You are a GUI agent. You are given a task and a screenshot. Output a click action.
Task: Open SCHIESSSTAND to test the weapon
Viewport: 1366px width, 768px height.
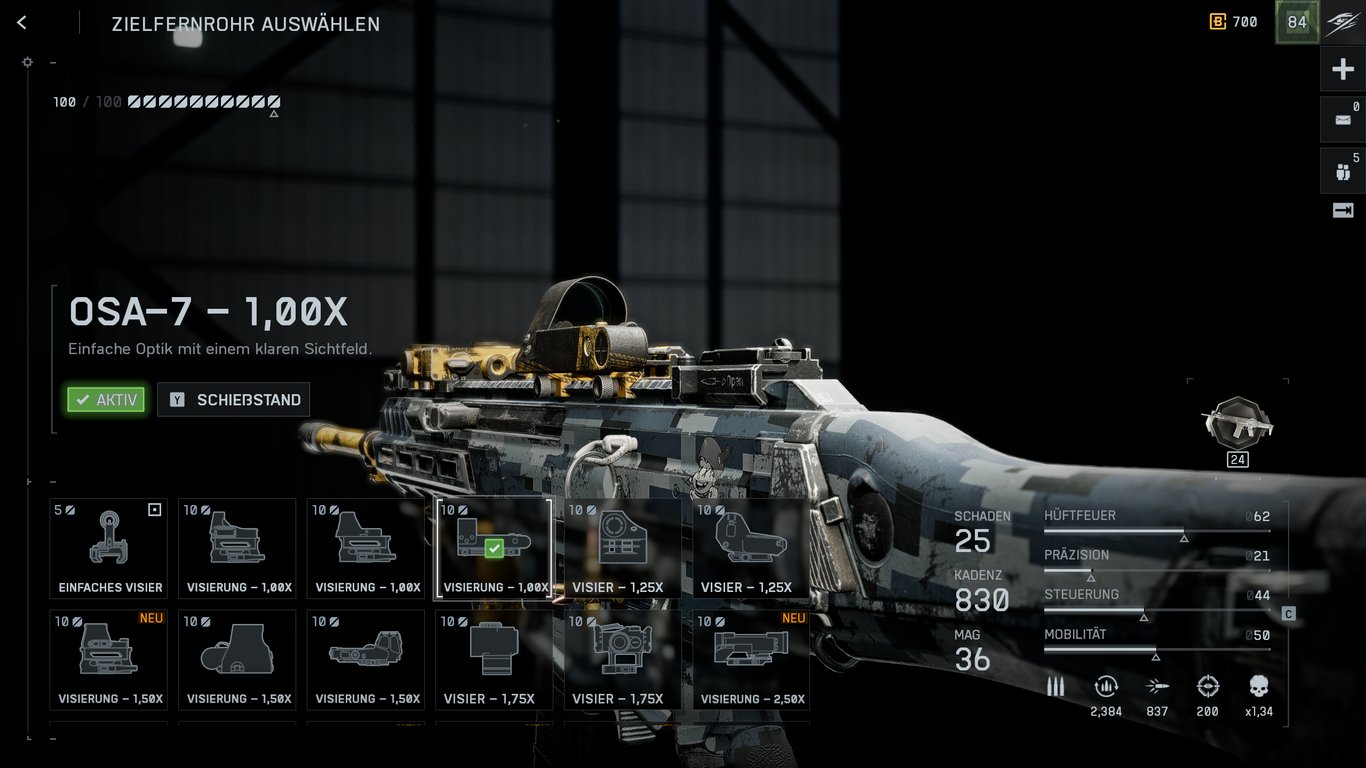pyautogui.click(x=233, y=399)
